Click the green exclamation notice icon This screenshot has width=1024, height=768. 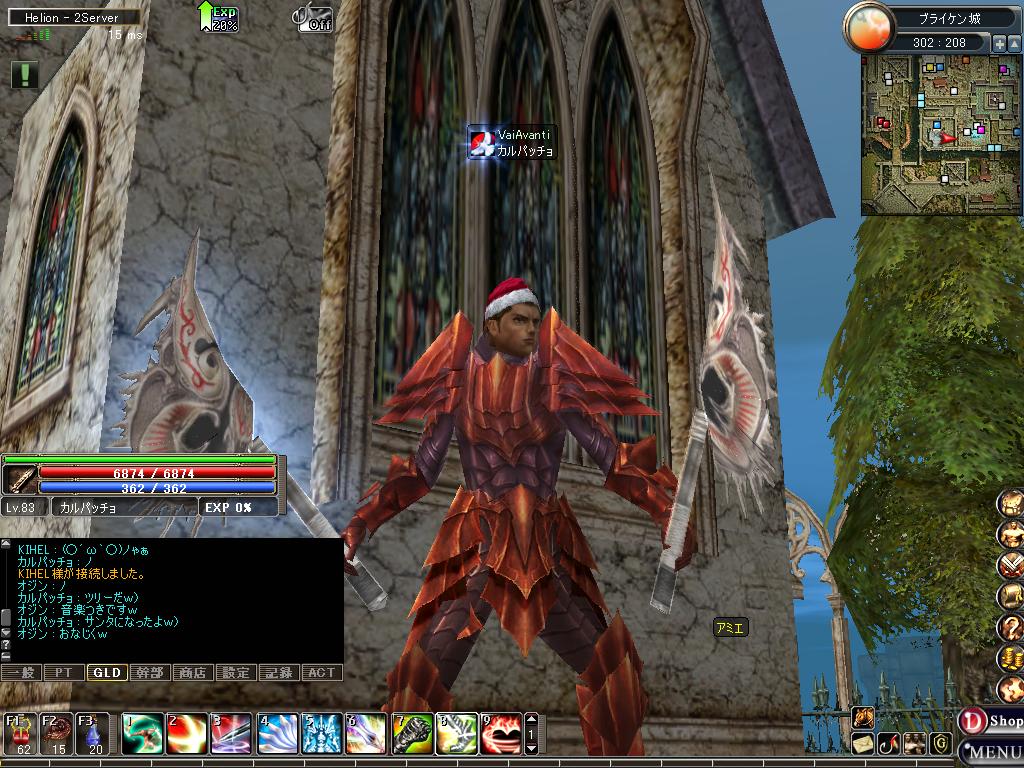[x=25, y=74]
